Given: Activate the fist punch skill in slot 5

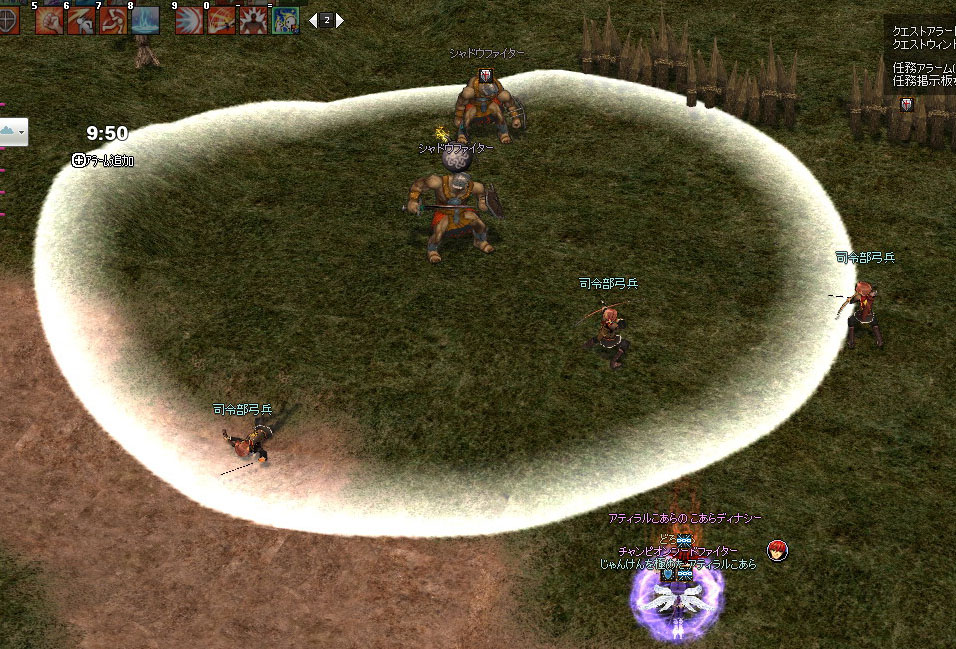Looking at the screenshot, I should [x=49, y=20].
